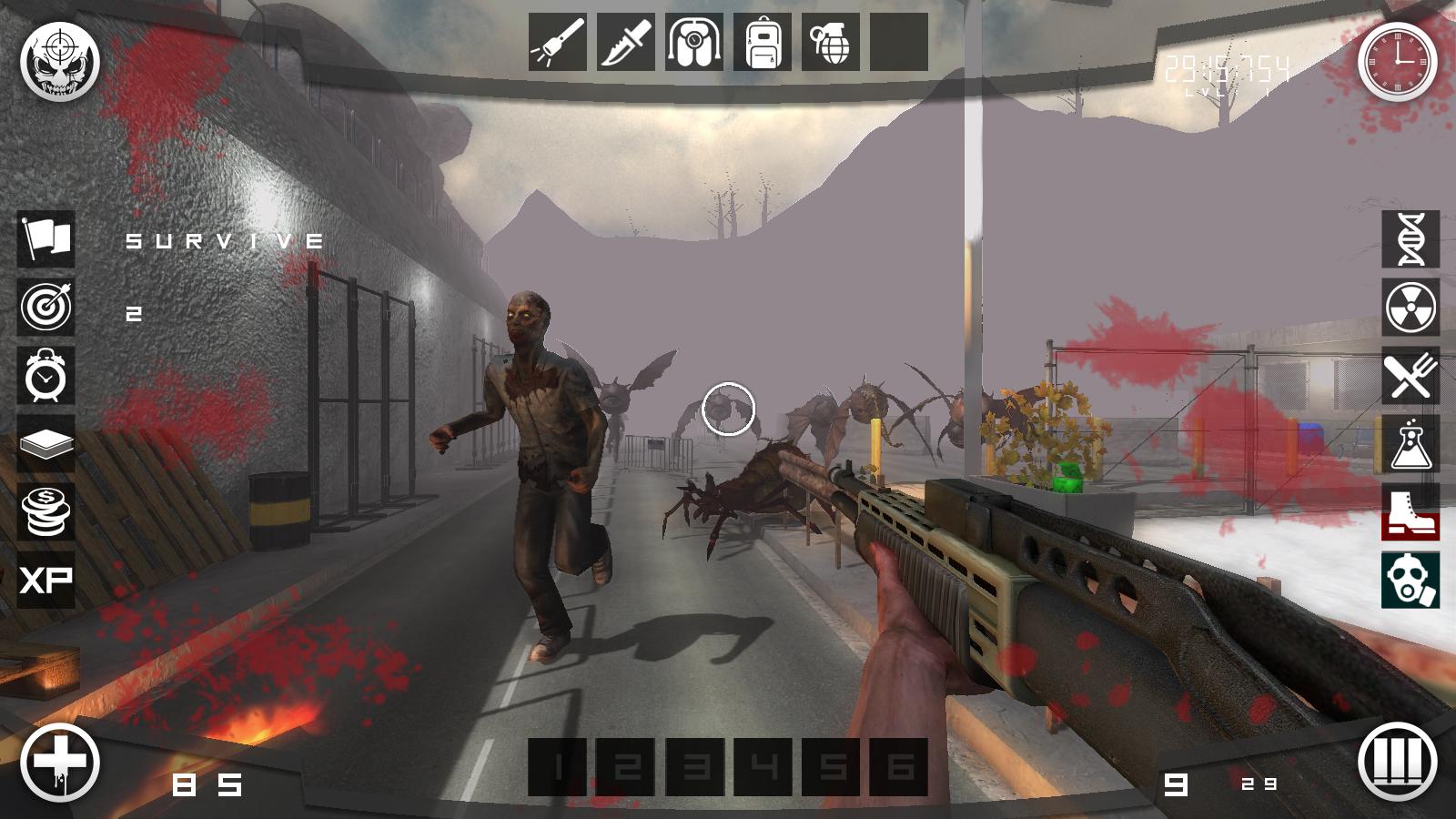Select the boot icon
1456x819 pixels.
(1410, 511)
